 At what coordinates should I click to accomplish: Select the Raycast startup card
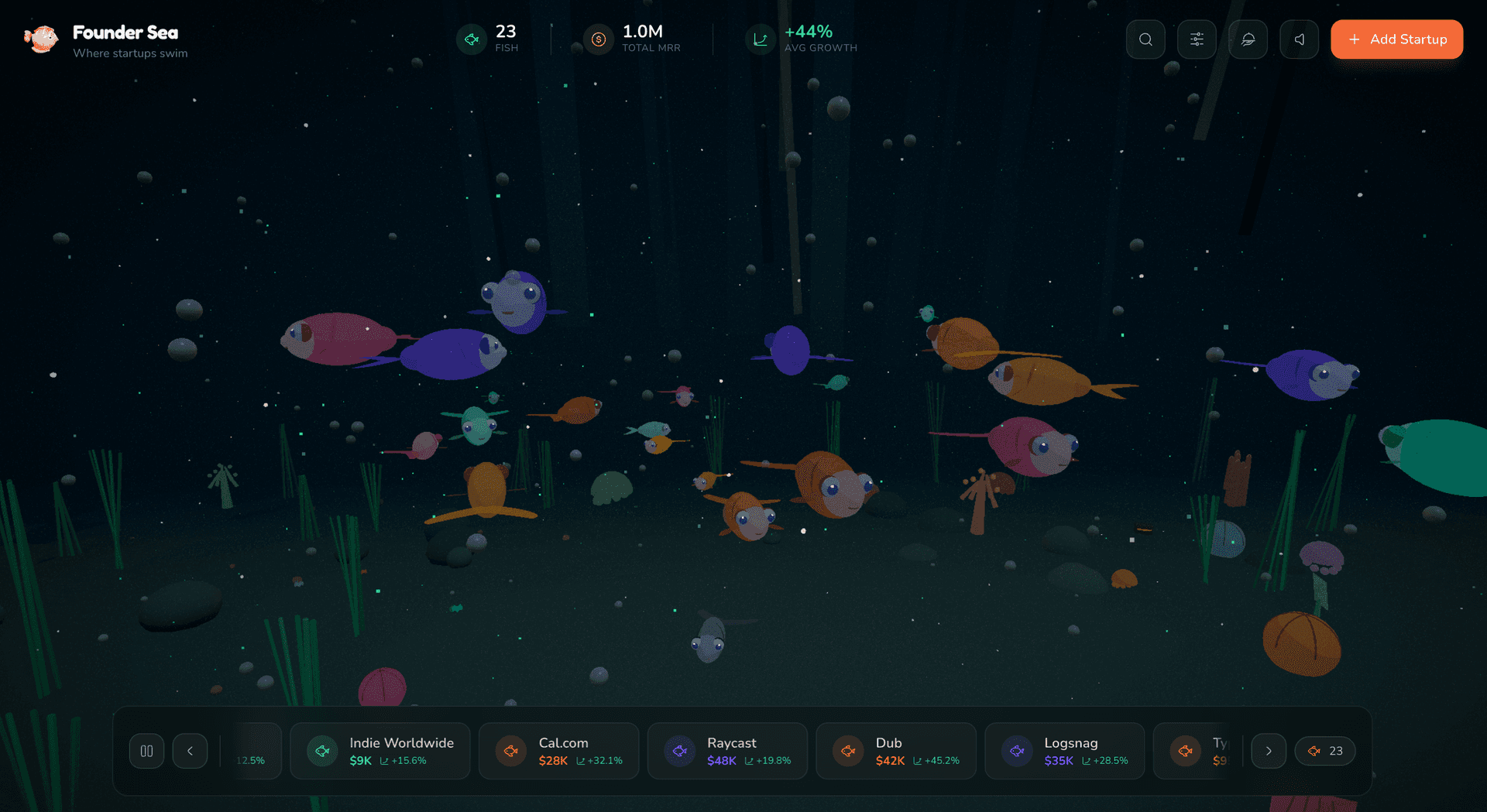(727, 750)
